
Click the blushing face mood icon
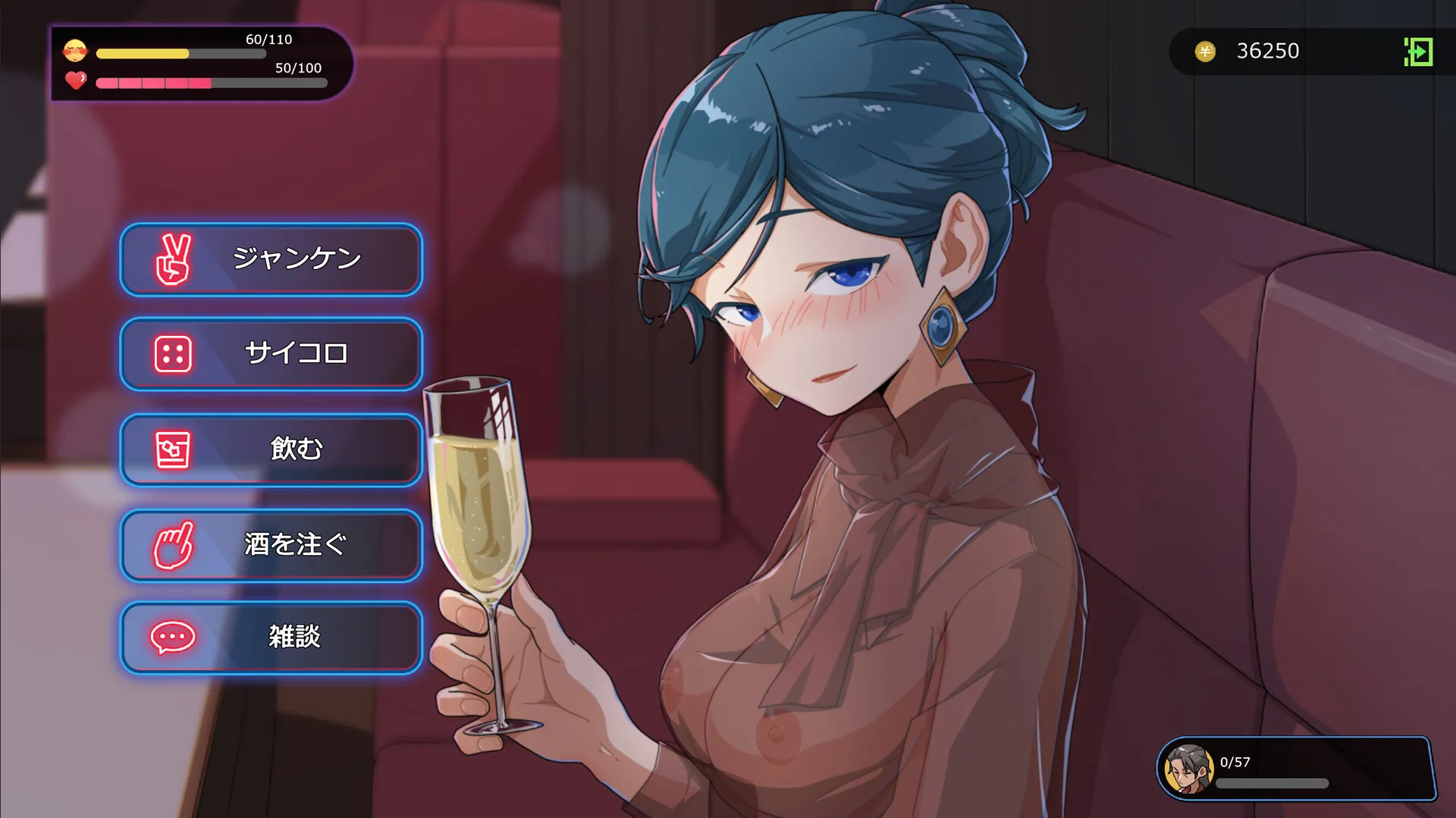[x=76, y=52]
